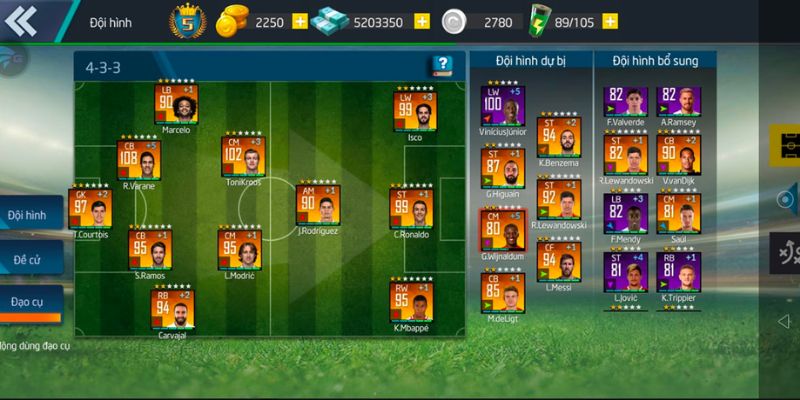Go back using the double arrow button
Image resolution: width=800 pixels, height=400 pixels.
coord(22,20)
